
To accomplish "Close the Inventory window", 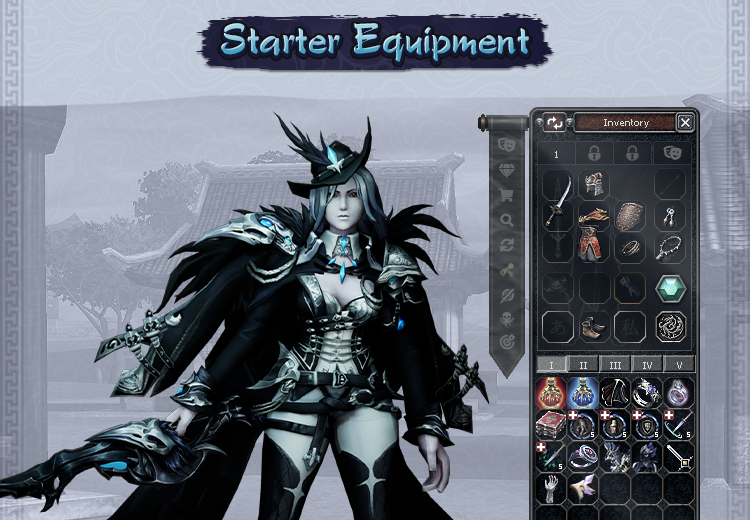I will coord(685,122).
